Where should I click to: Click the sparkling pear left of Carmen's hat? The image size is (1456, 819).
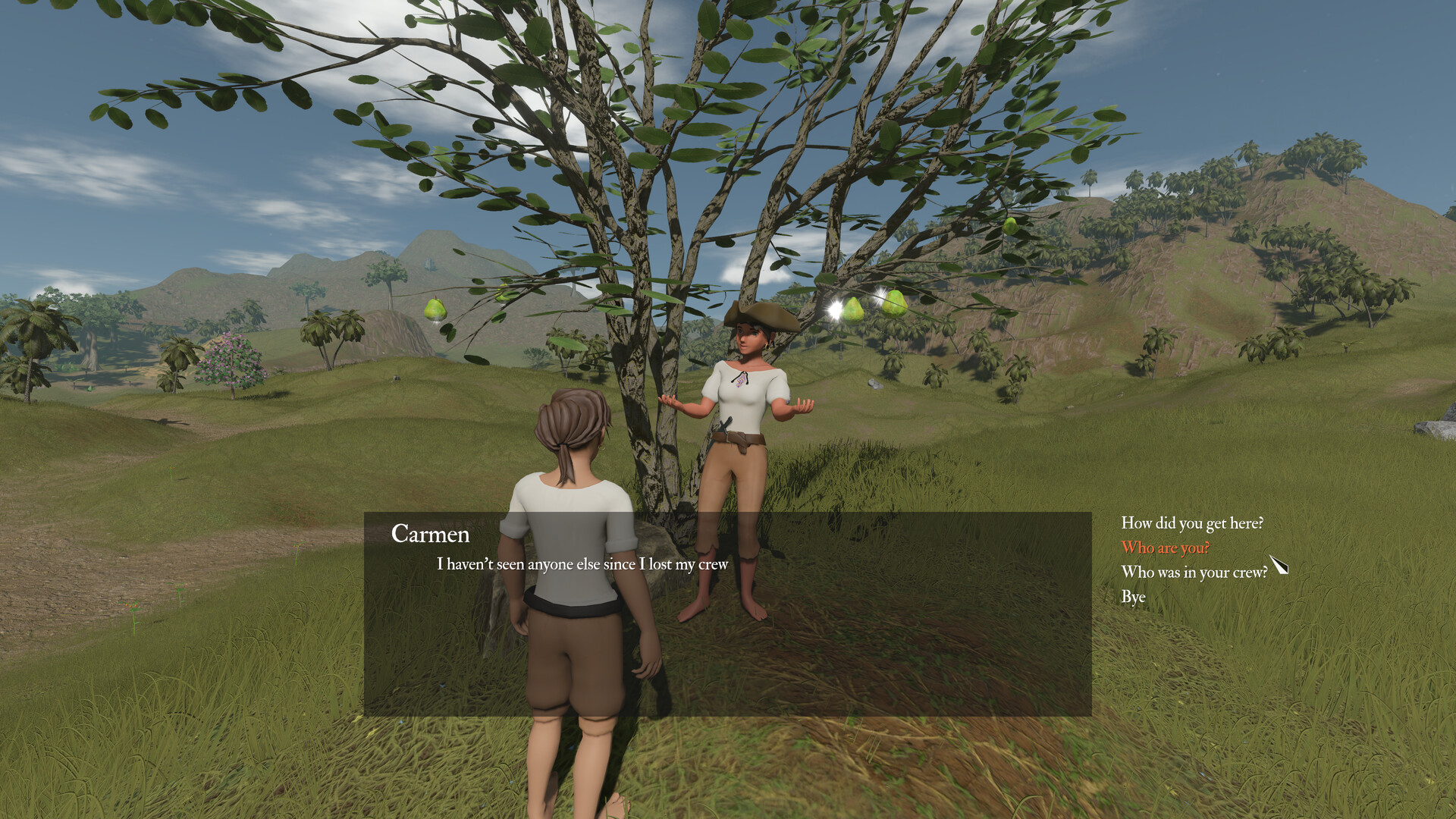pos(853,307)
